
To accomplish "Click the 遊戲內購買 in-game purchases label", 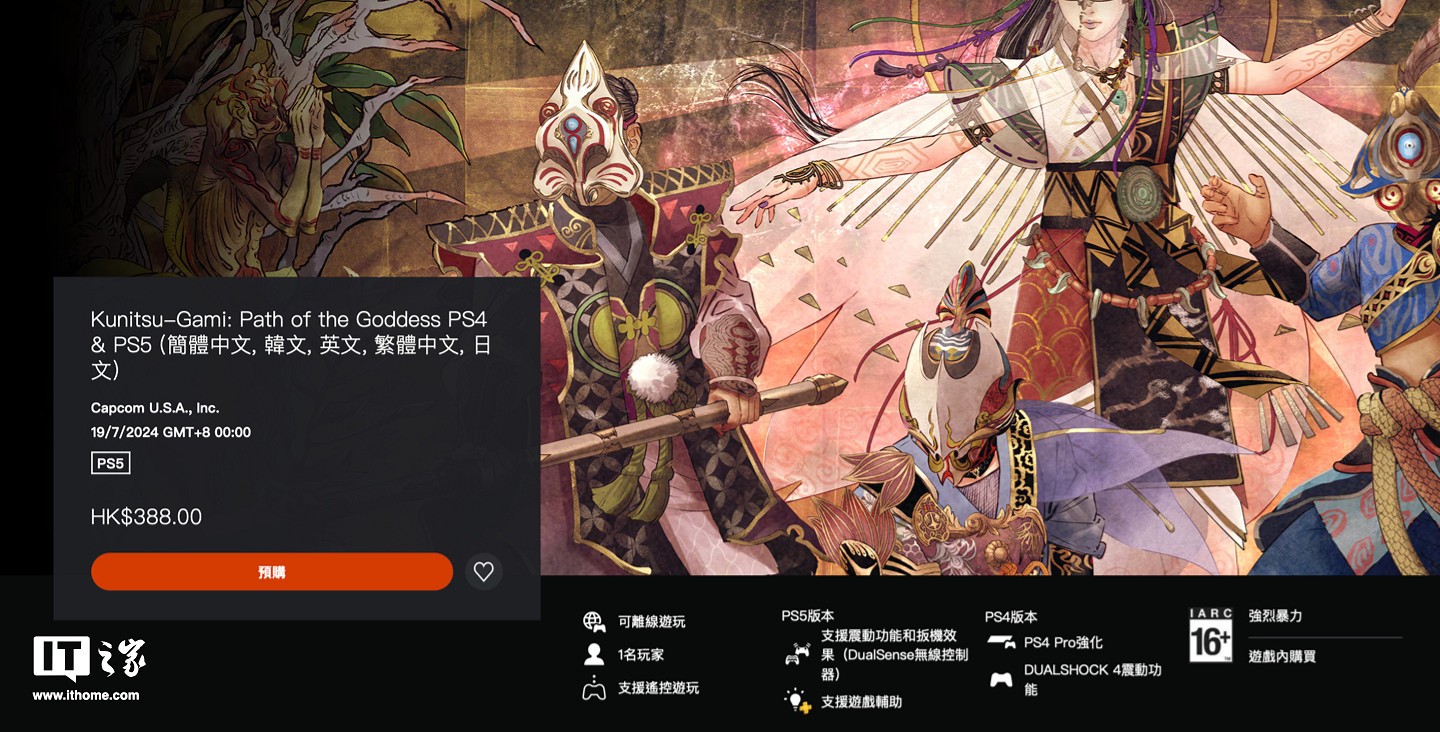I will (x=1284, y=655).
